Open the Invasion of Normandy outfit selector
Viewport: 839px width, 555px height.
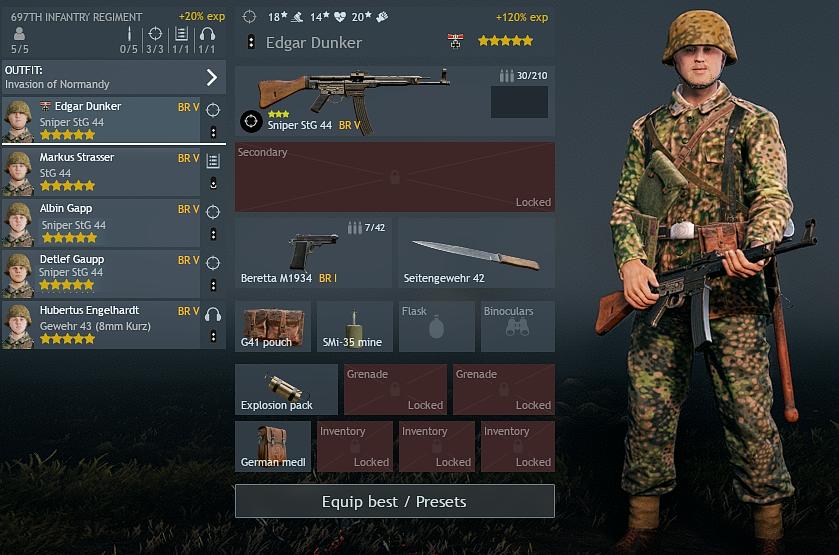[x=113, y=77]
